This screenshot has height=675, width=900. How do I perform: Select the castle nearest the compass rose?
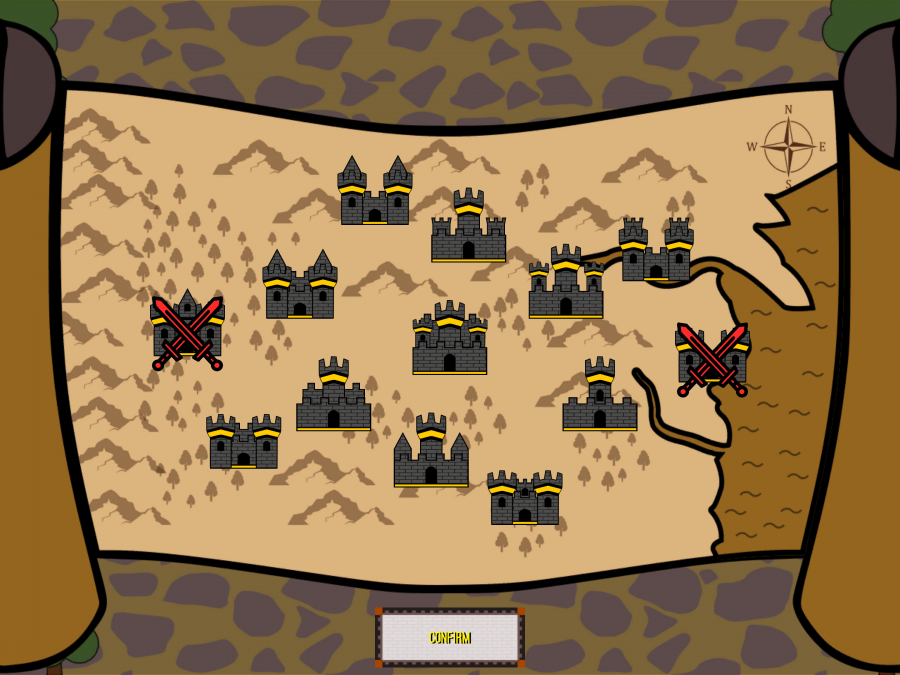(x=656, y=250)
